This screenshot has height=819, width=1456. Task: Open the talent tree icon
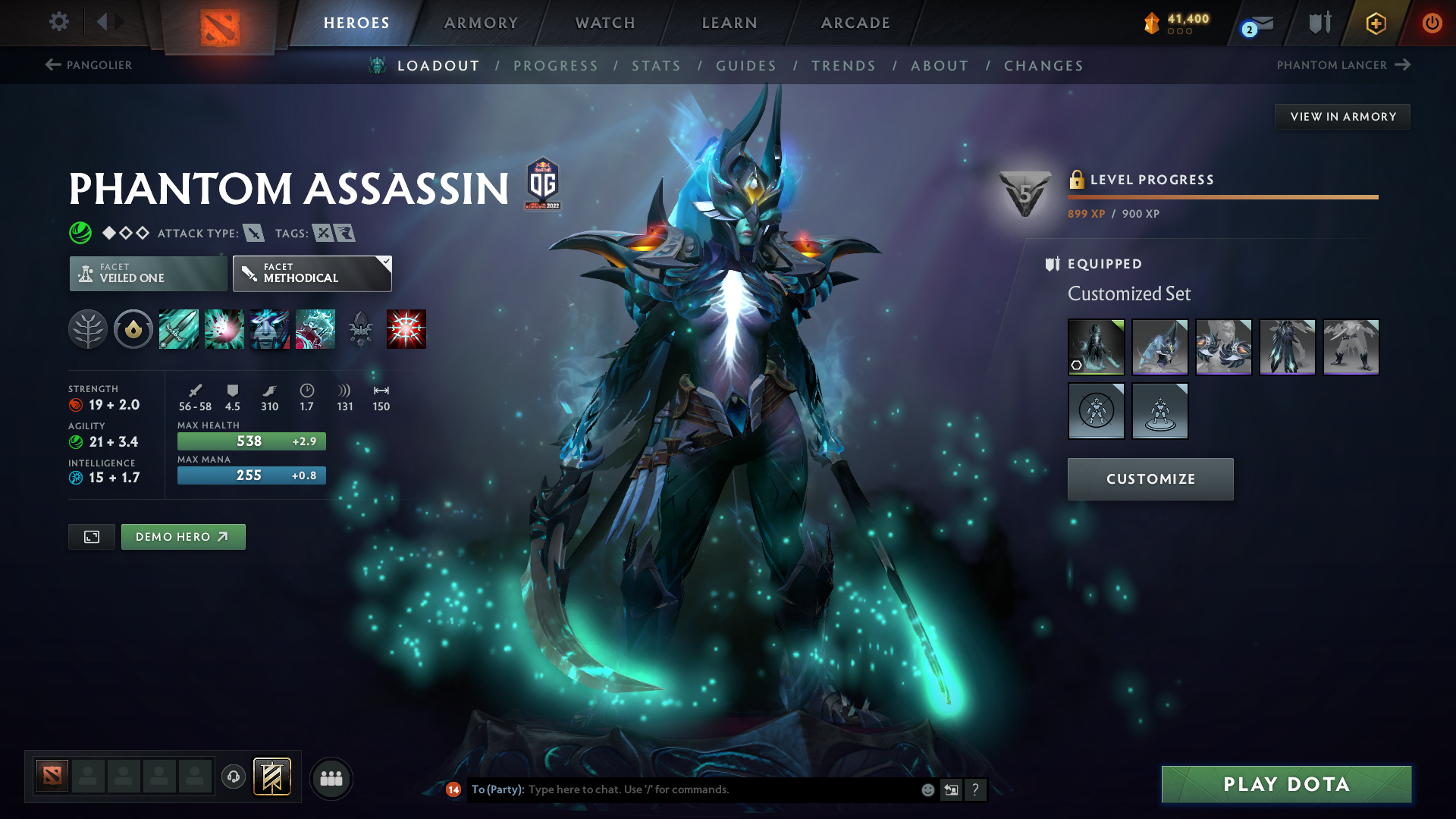[87, 328]
